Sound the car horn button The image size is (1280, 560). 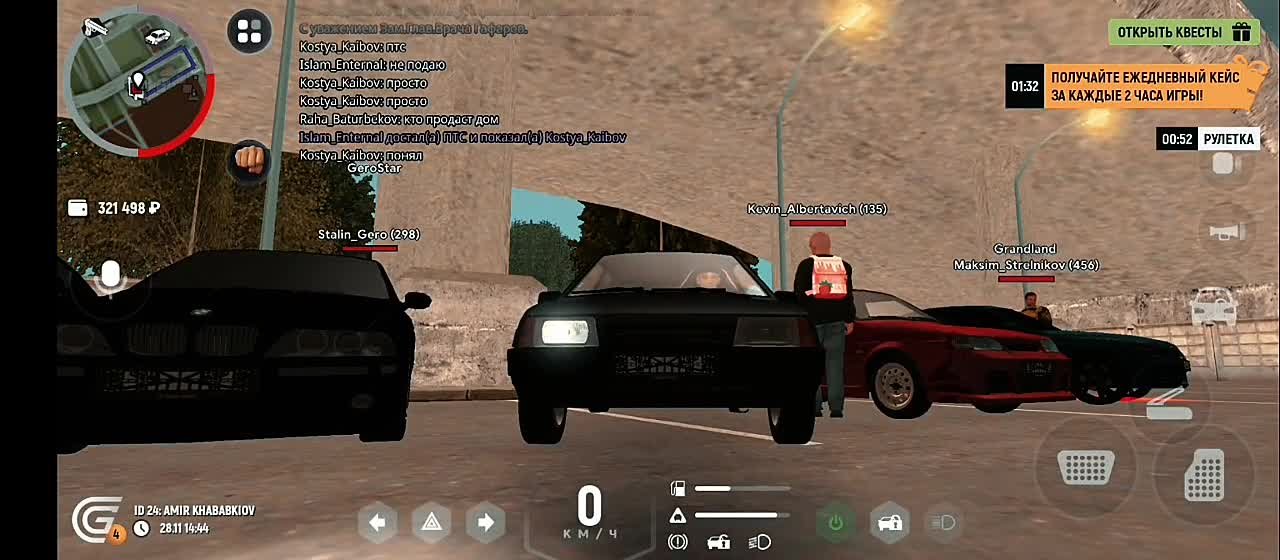[1225, 232]
